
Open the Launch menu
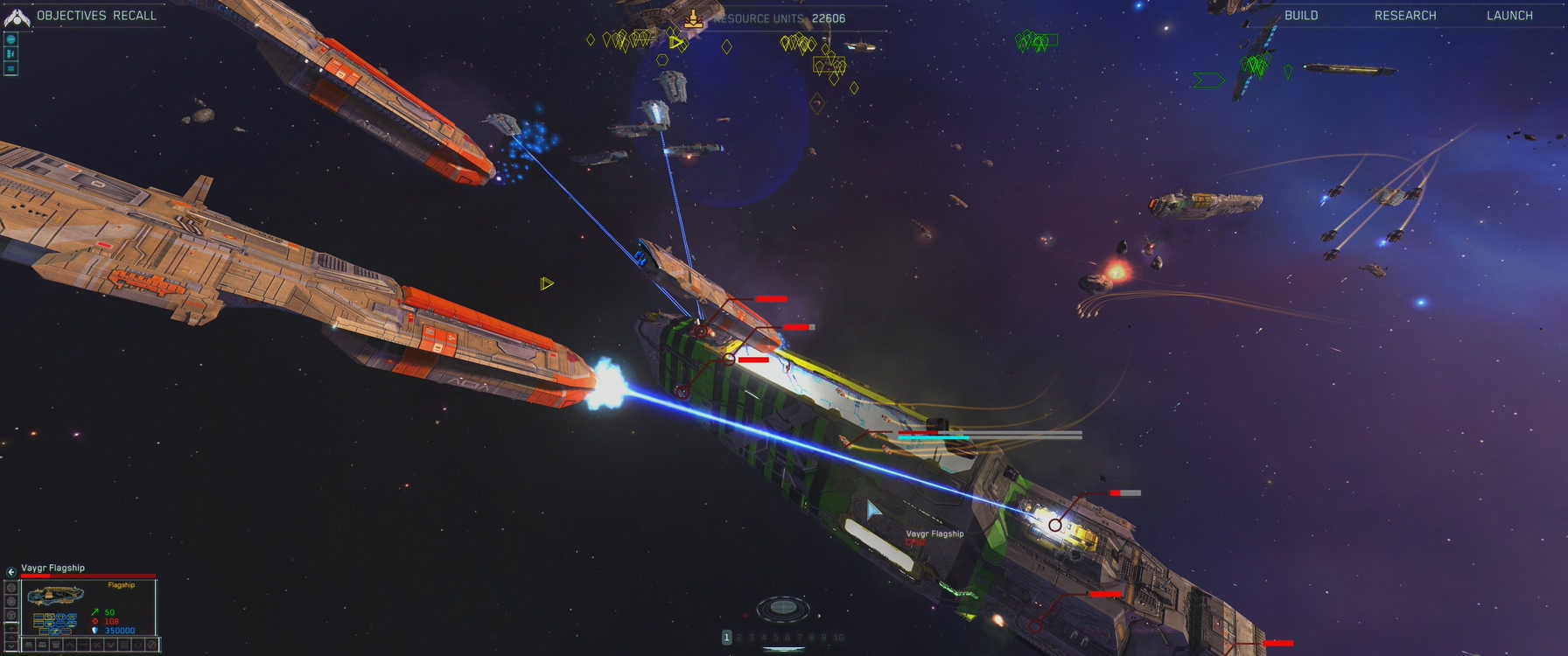click(1509, 16)
